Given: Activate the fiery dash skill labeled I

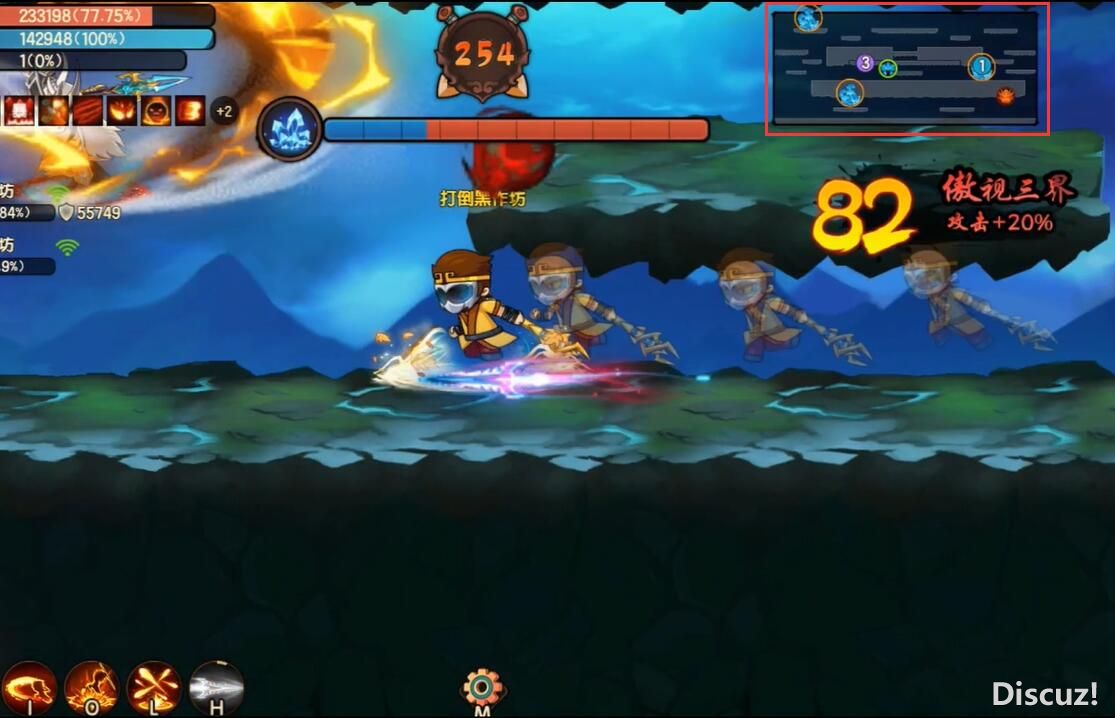Looking at the screenshot, I should tap(28, 687).
